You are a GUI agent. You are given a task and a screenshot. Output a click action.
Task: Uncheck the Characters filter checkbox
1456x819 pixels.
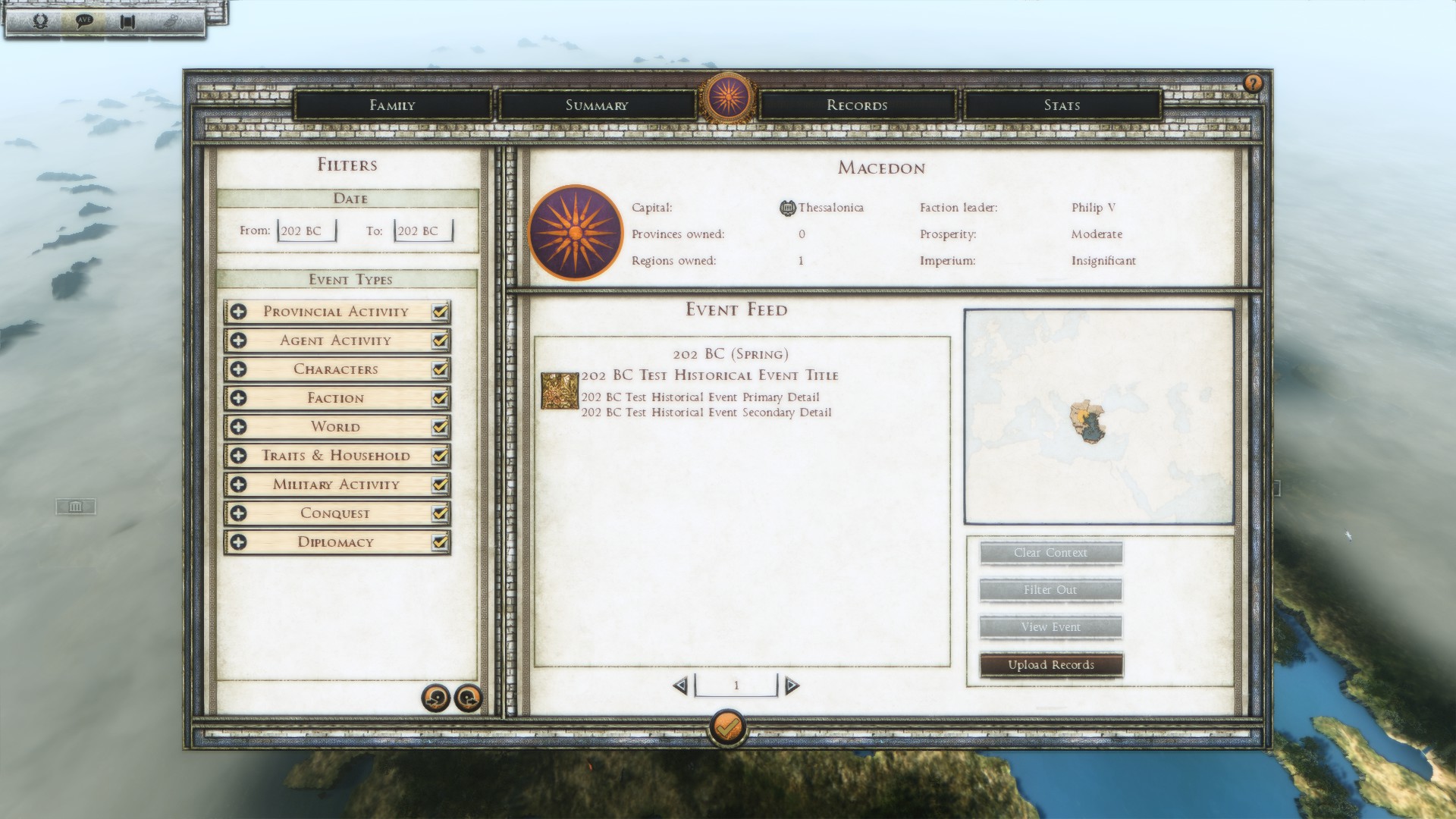pyautogui.click(x=440, y=369)
